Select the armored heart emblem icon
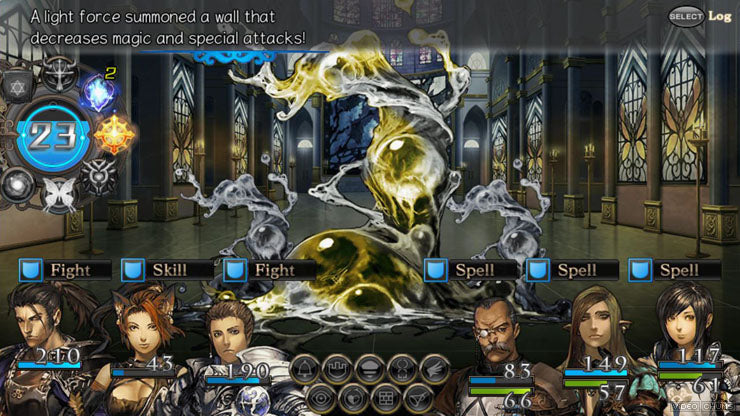The image size is (740, 416). [x=96, y=175]
